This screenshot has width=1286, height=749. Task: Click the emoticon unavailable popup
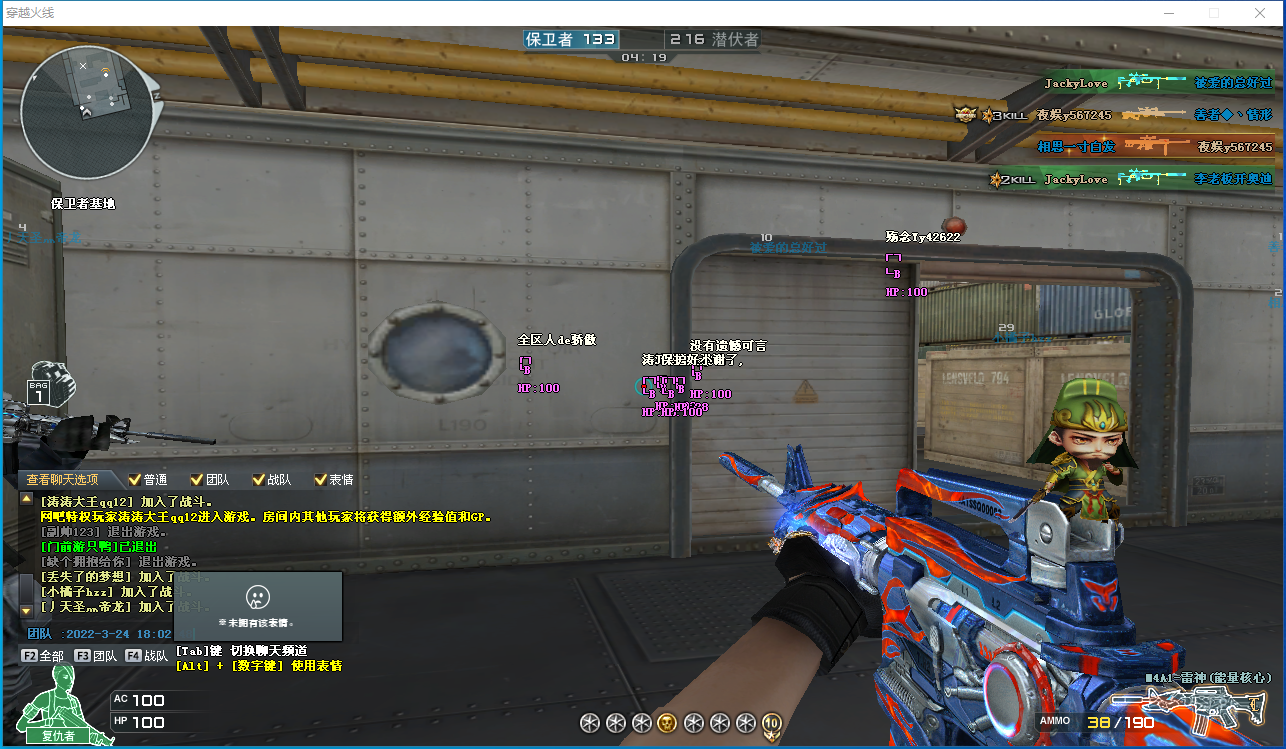pyautogui.click(x=258, y=606)
